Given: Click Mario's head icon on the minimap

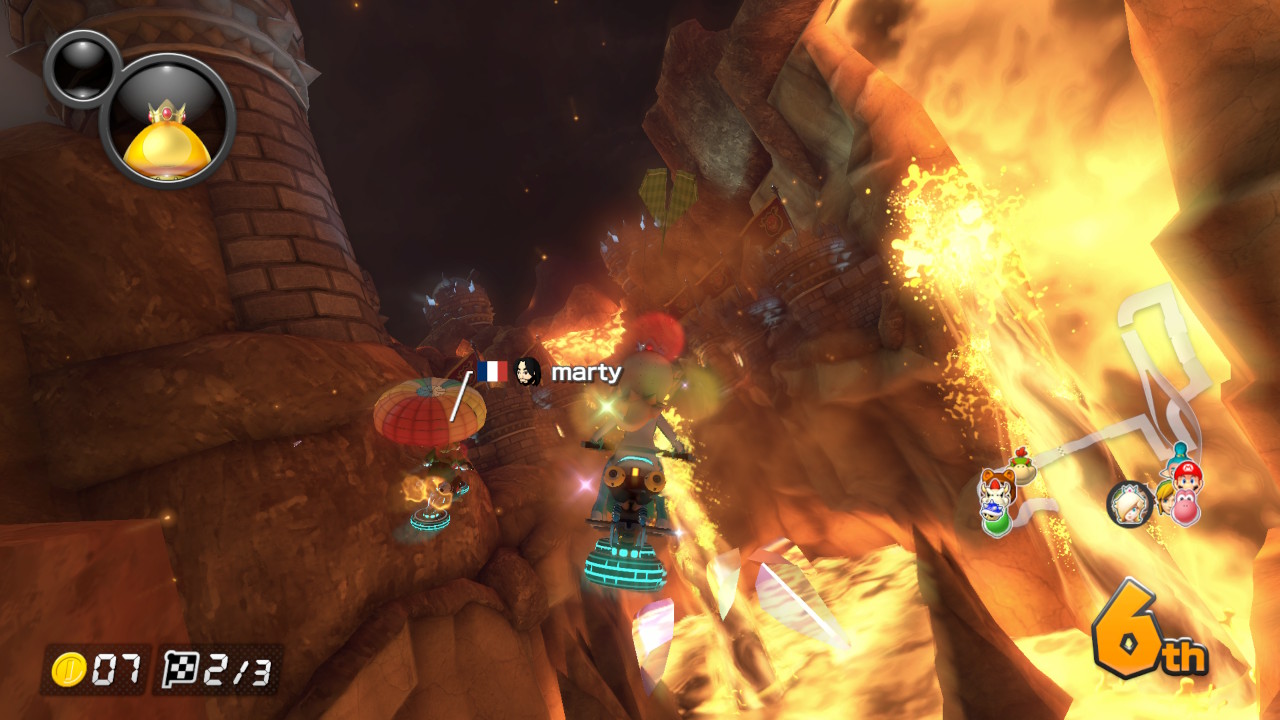Looking at the screenshot, I should pos(1188,476).
